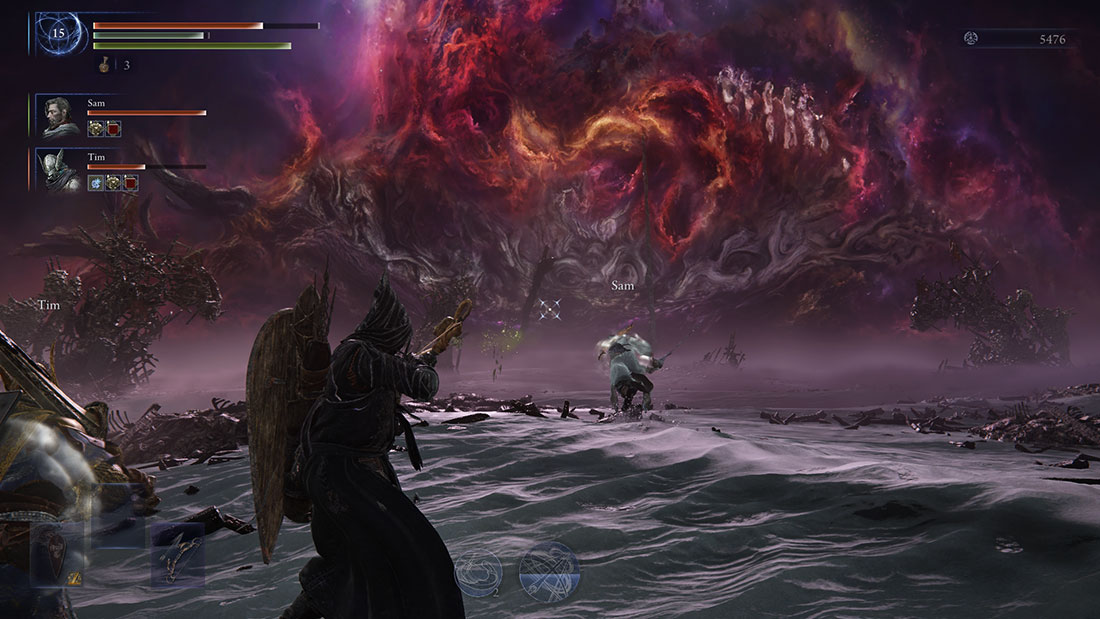Activate the swirl skill with count 2

pyautogui.click(x=477, y=571)
